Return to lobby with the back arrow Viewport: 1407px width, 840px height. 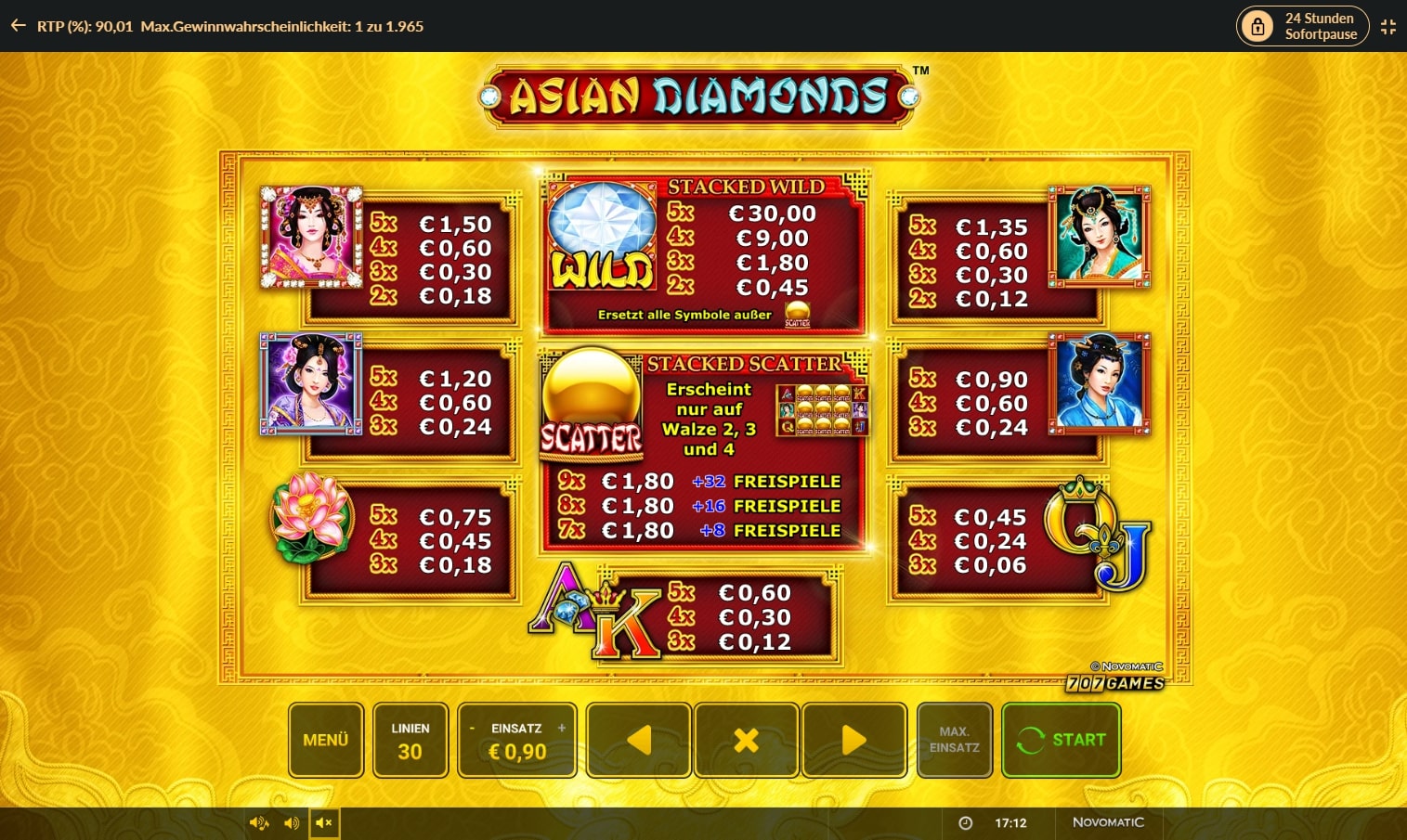17,26
